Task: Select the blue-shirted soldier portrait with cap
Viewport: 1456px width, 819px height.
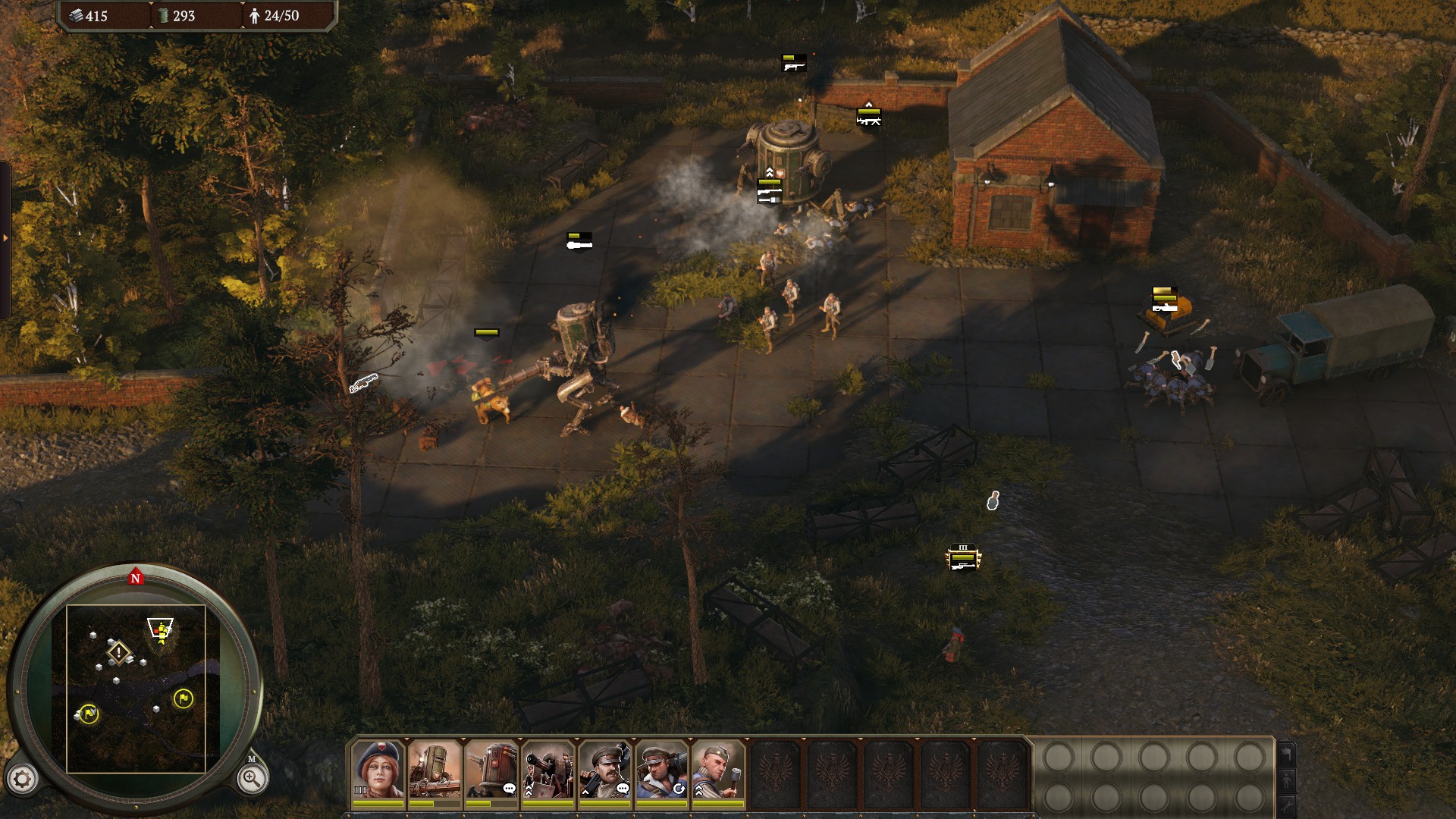Action: pos(662,770)
